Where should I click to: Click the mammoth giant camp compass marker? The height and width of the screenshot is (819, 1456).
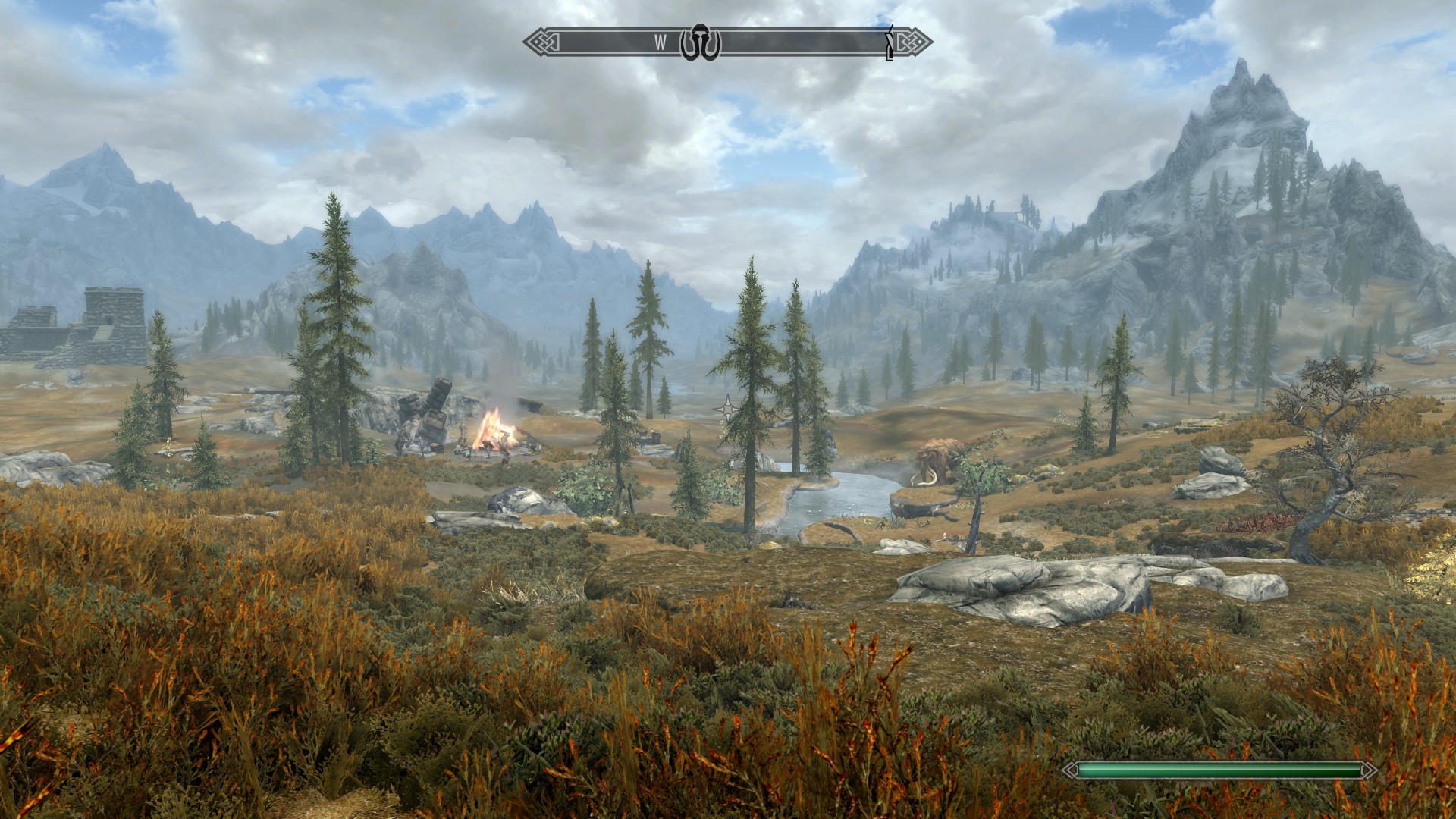[699, 43]
